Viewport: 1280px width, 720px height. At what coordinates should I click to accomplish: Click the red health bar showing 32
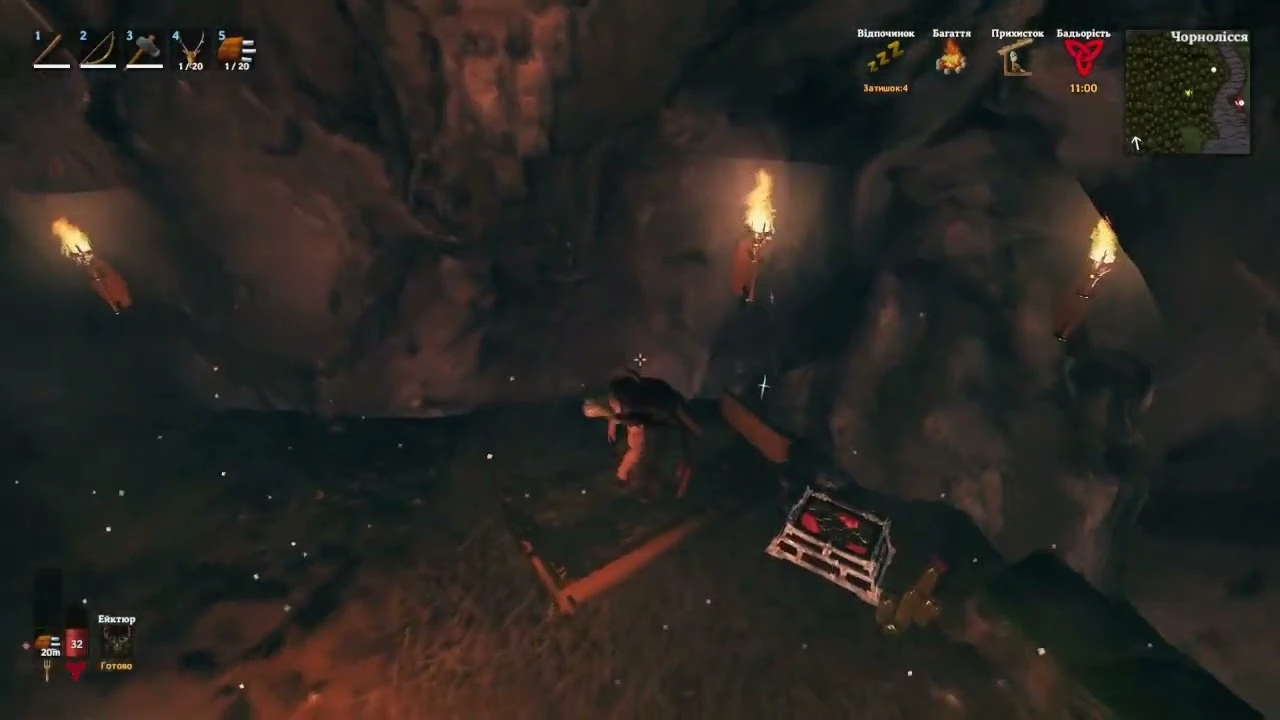click(x=76, y=644)
